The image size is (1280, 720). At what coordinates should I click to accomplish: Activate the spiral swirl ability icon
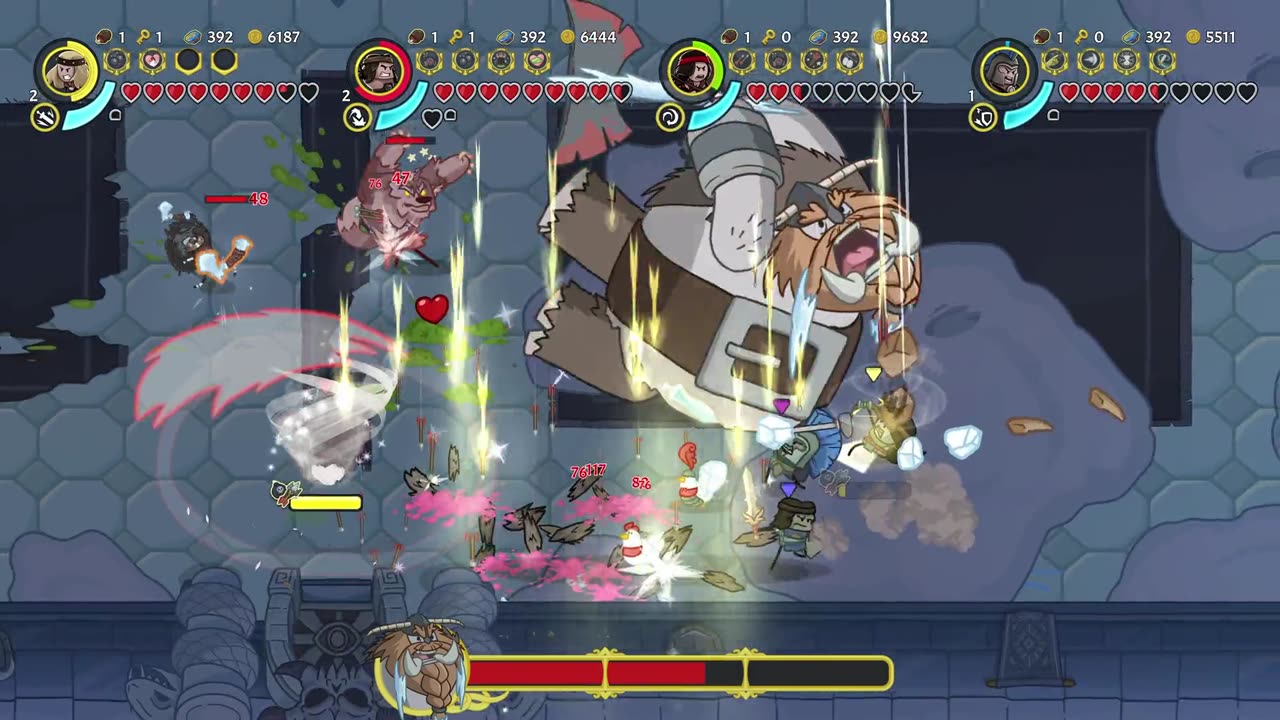pos(669,118)
